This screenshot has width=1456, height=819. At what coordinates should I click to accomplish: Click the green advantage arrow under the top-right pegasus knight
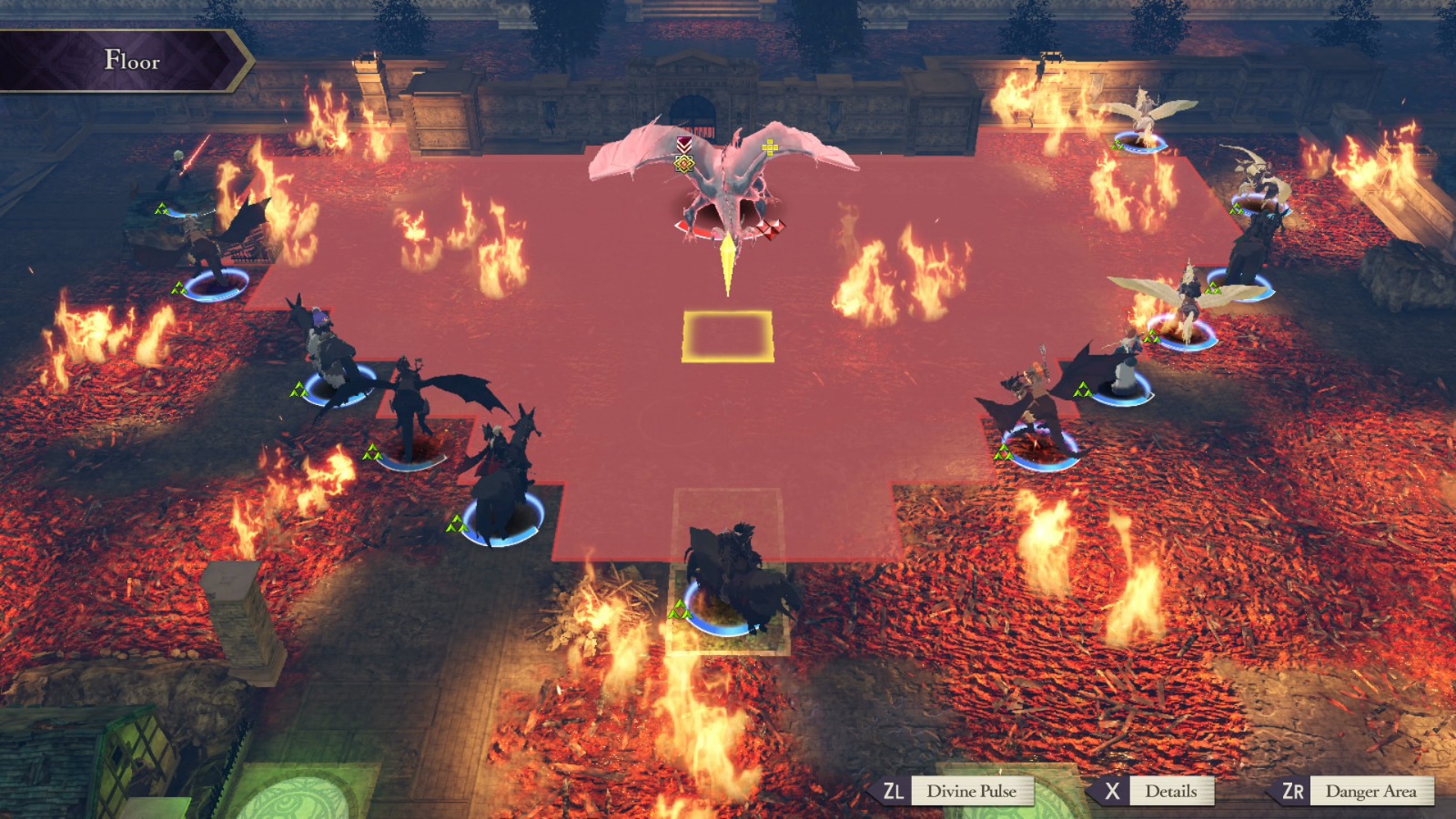(1116, 145)
